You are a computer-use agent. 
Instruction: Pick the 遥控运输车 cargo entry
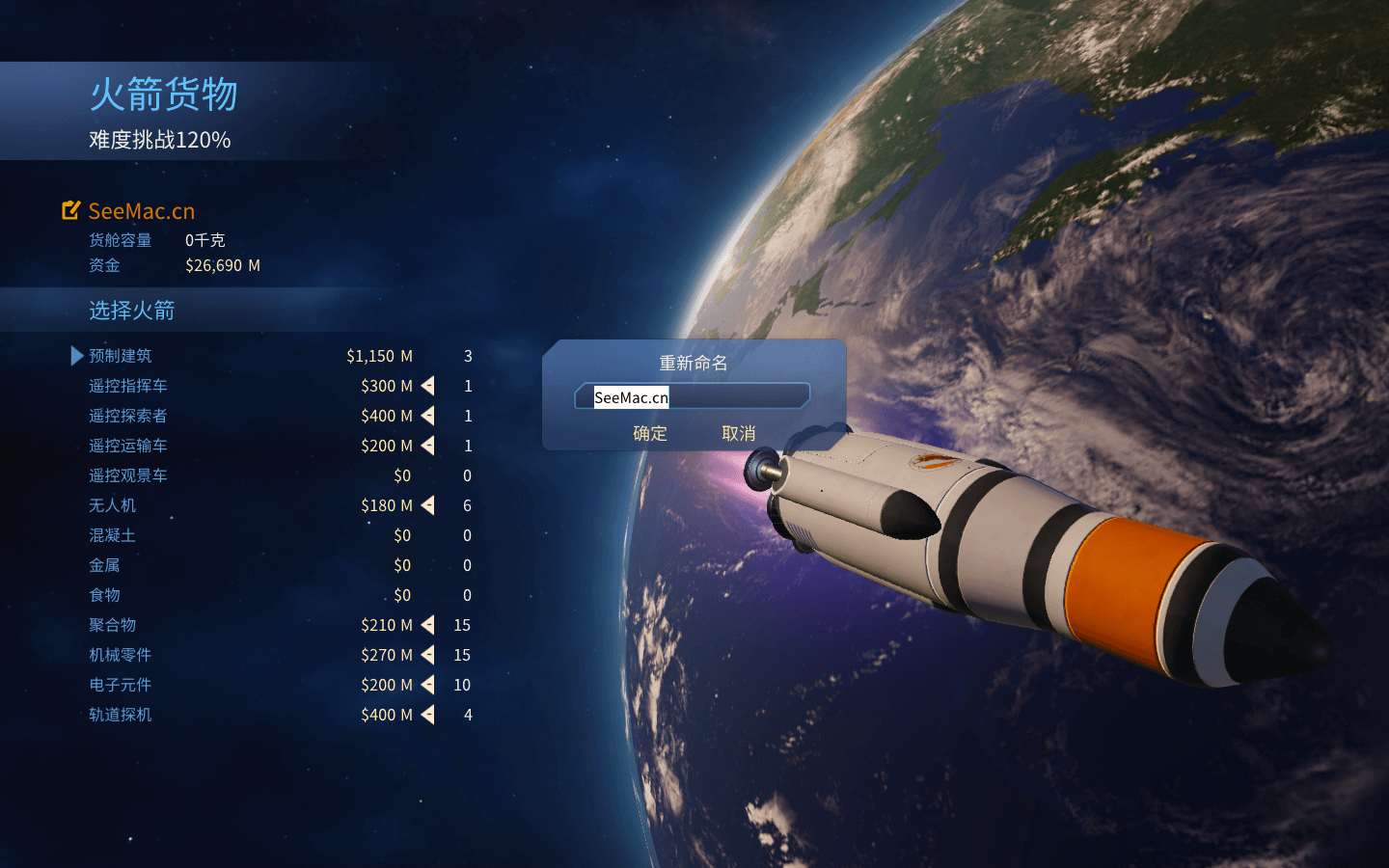point(128,446)
